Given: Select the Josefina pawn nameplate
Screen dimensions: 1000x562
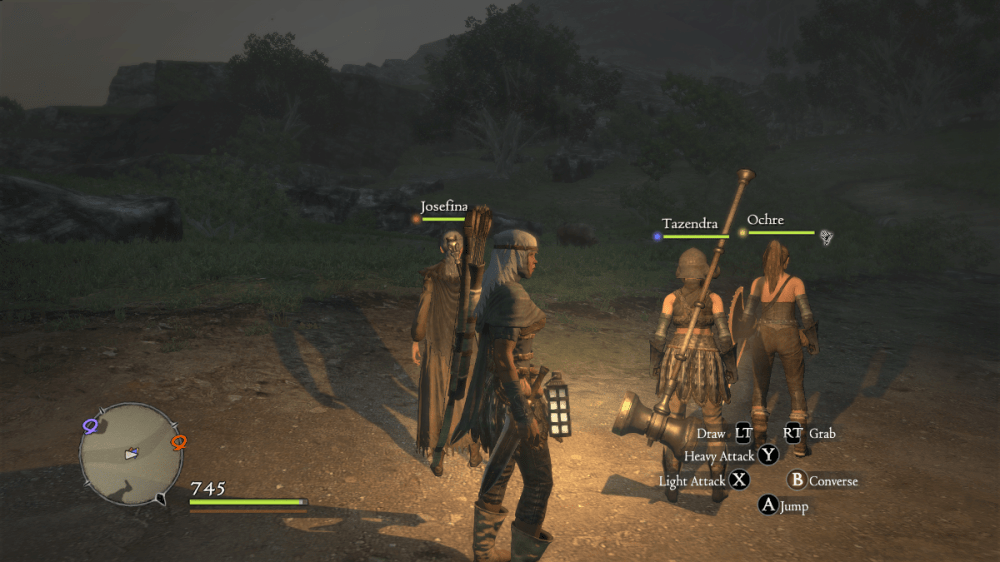Looking at the screenshot, I should [x=444, y=207].
